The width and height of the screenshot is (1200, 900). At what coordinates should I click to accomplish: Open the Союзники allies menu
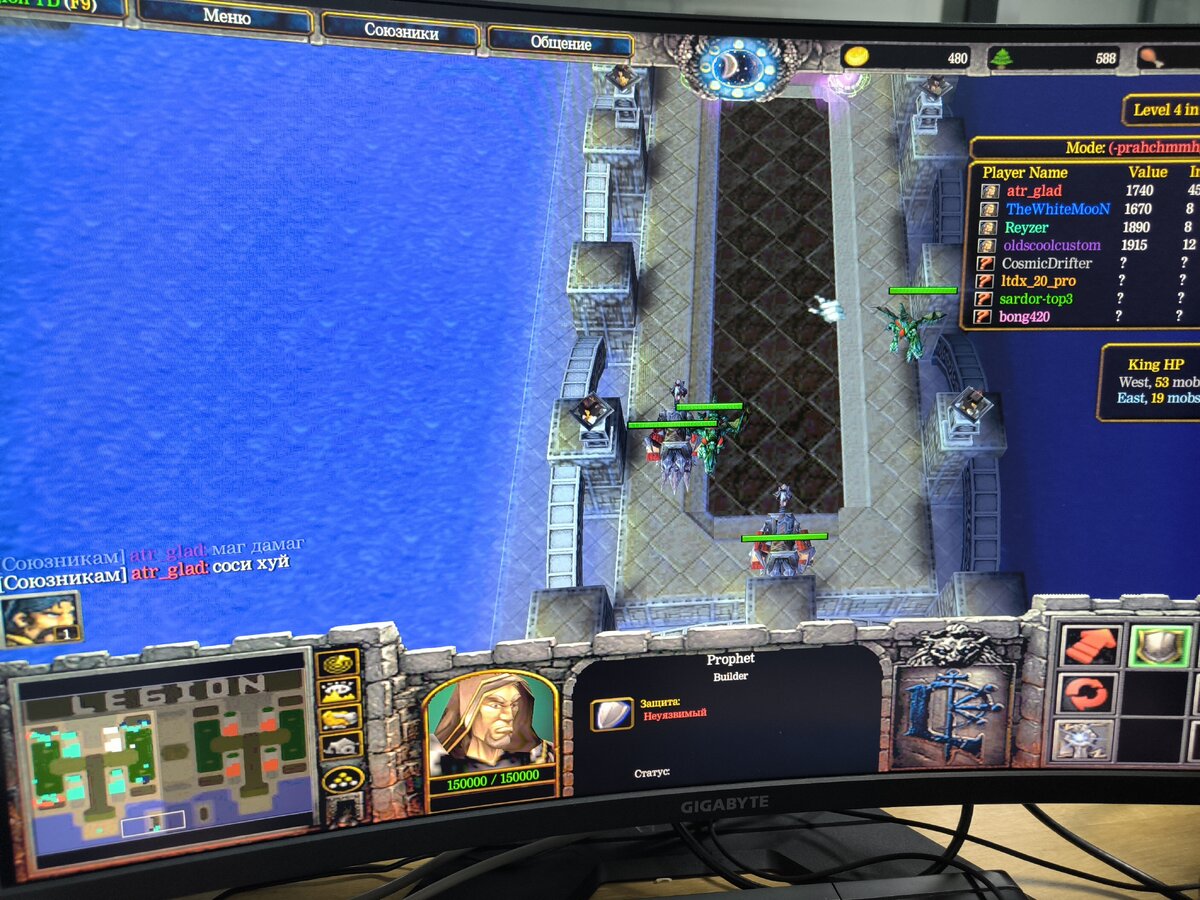click(x=400, y=31)
